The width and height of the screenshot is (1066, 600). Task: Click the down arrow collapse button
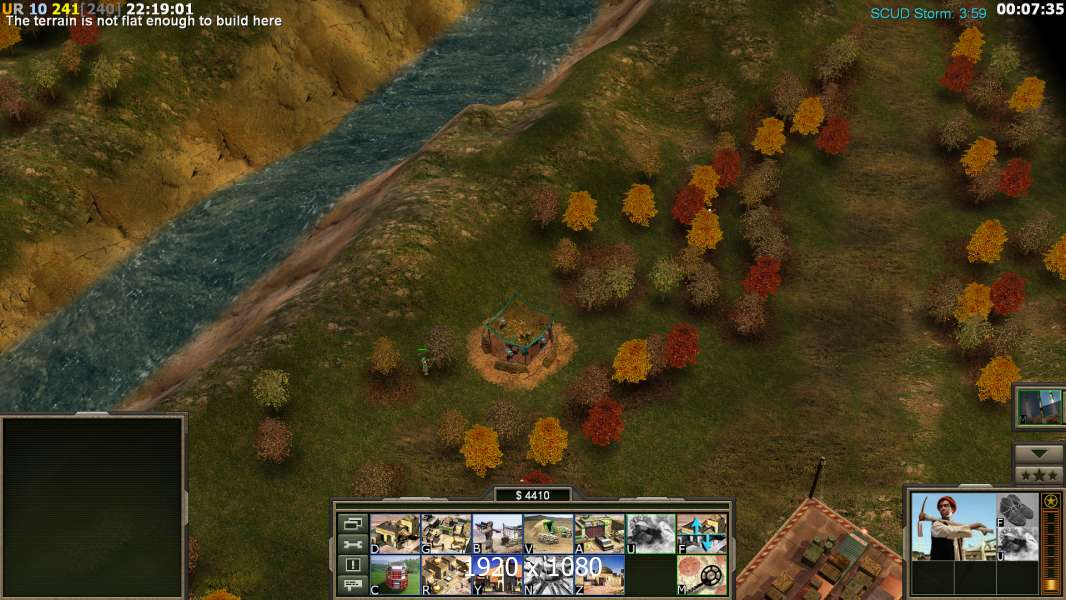click(x=1038, y=454)
